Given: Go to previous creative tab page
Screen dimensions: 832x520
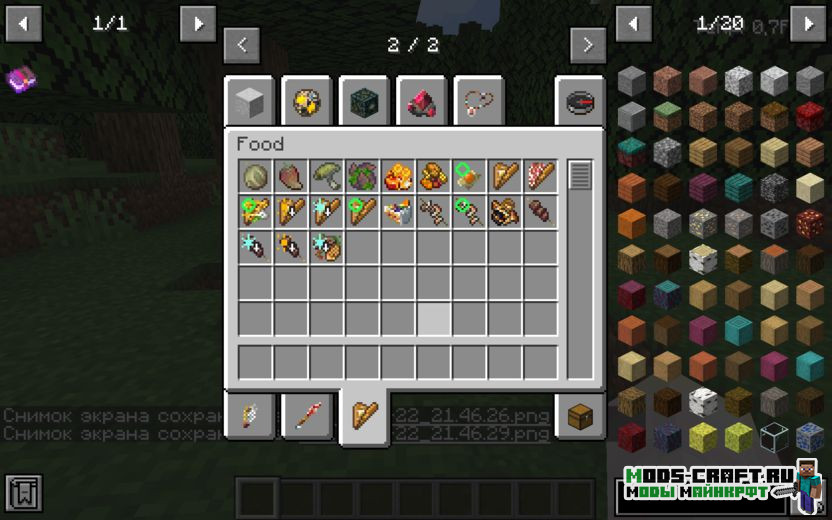Looking at the screenshot, I should 242,45.
